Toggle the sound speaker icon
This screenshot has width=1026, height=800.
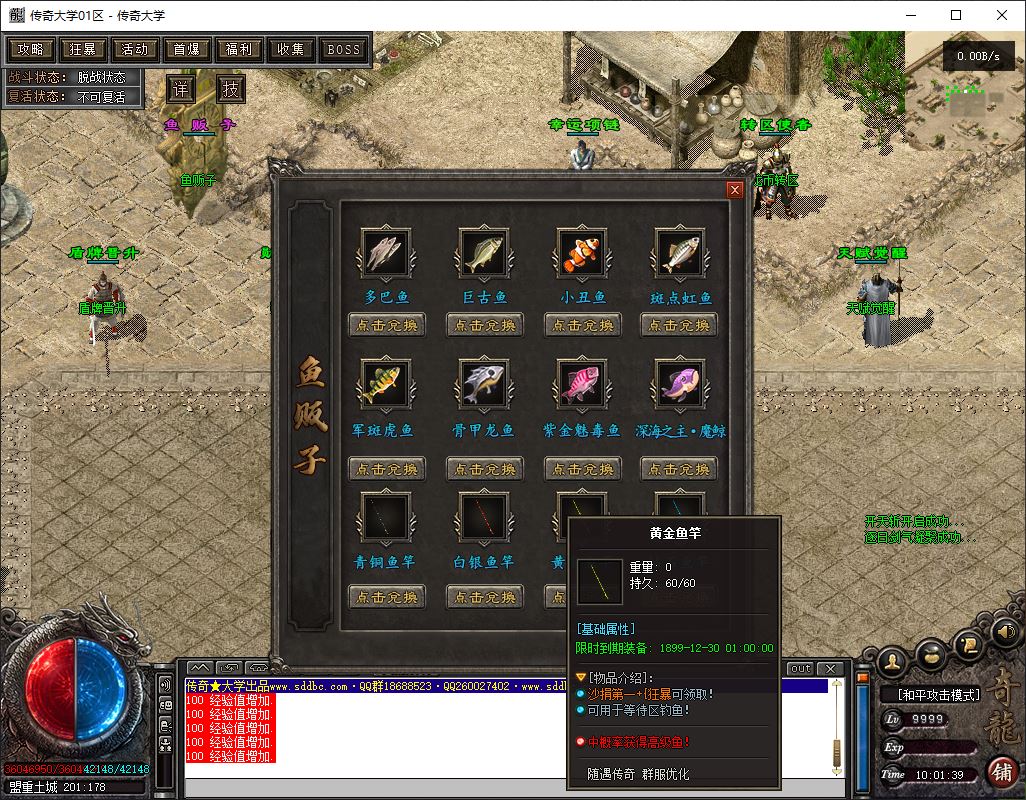[1003, 631]
